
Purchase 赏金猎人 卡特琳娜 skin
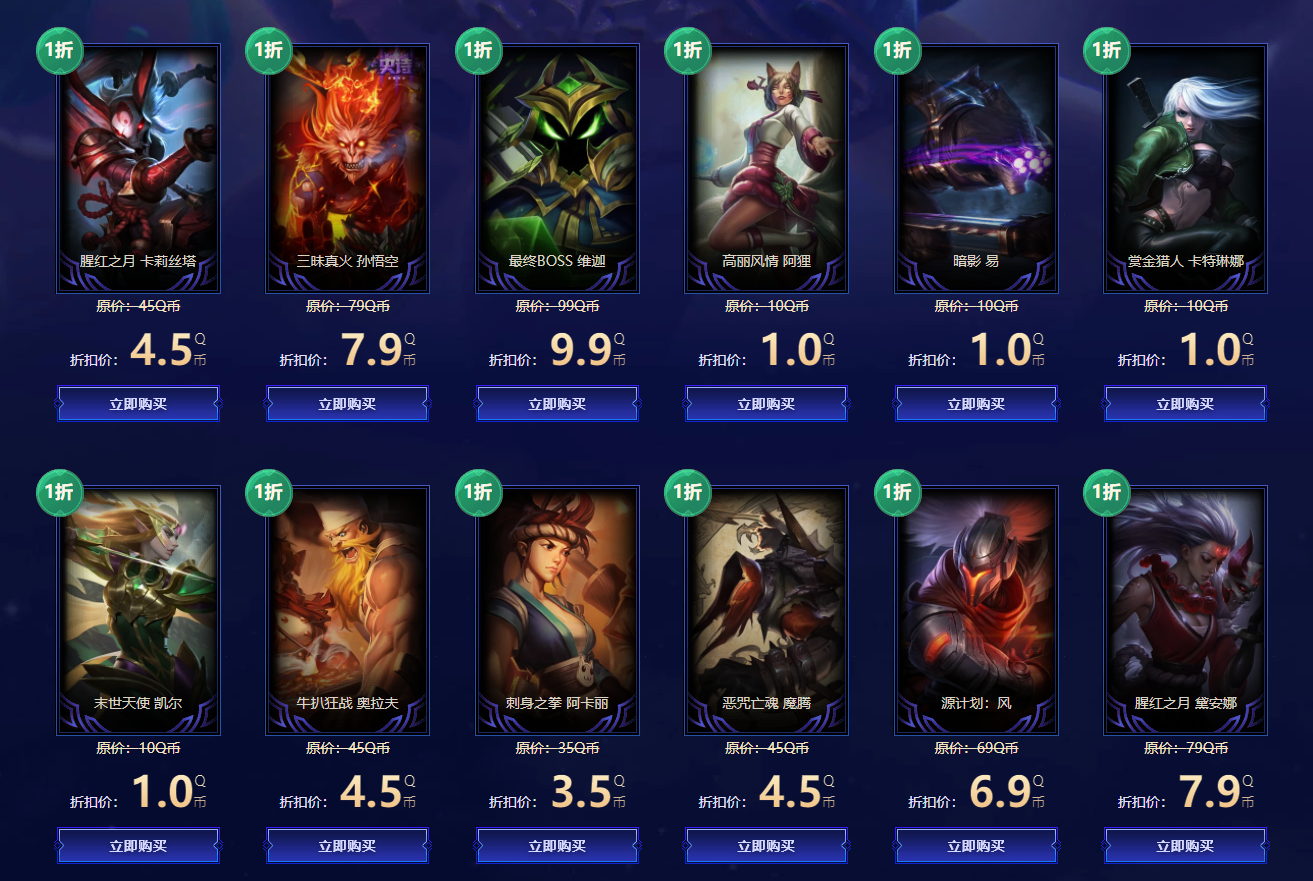coord(1185,404)
